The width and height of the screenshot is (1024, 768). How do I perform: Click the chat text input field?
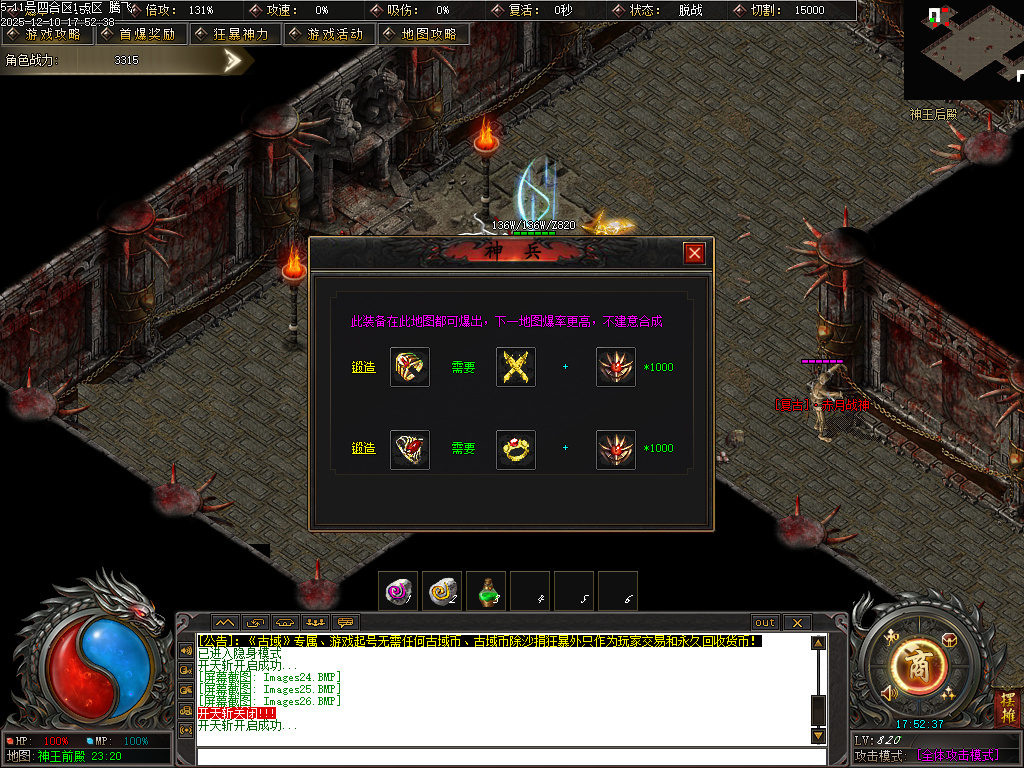coord(500,756)
